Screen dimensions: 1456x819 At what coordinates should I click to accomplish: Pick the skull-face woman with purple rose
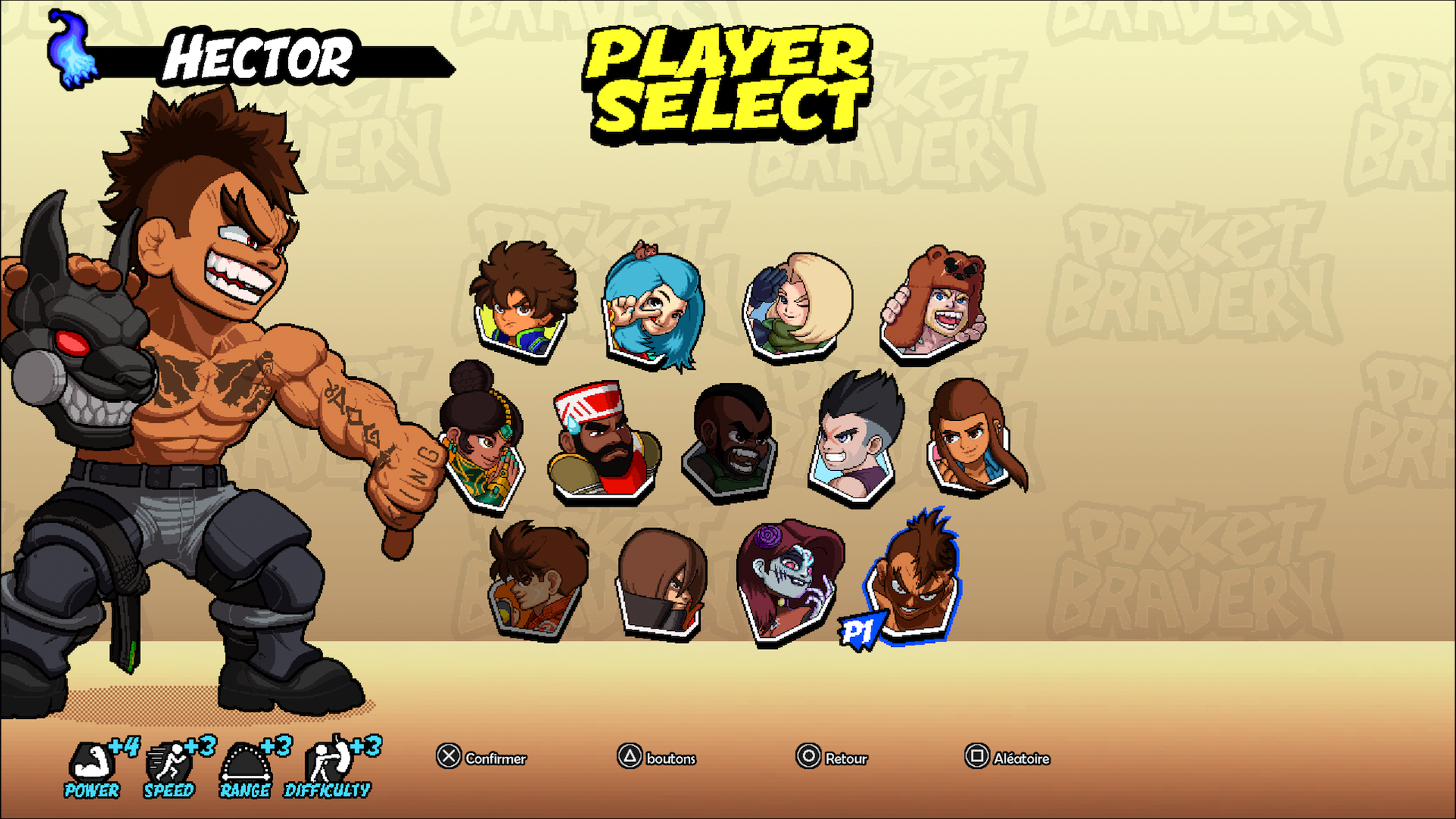pos(788,582)
